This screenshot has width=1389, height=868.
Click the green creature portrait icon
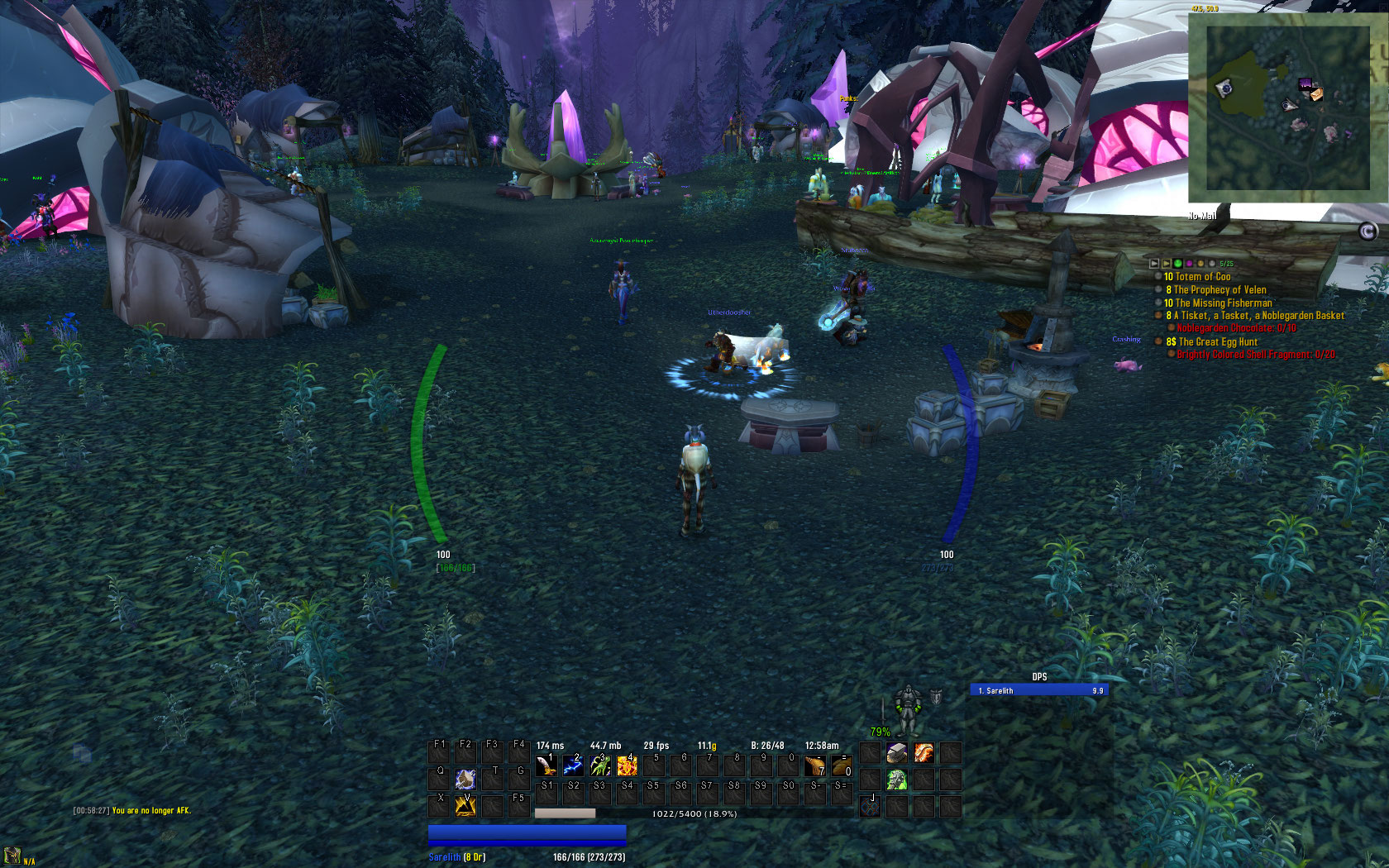[897, 780]
